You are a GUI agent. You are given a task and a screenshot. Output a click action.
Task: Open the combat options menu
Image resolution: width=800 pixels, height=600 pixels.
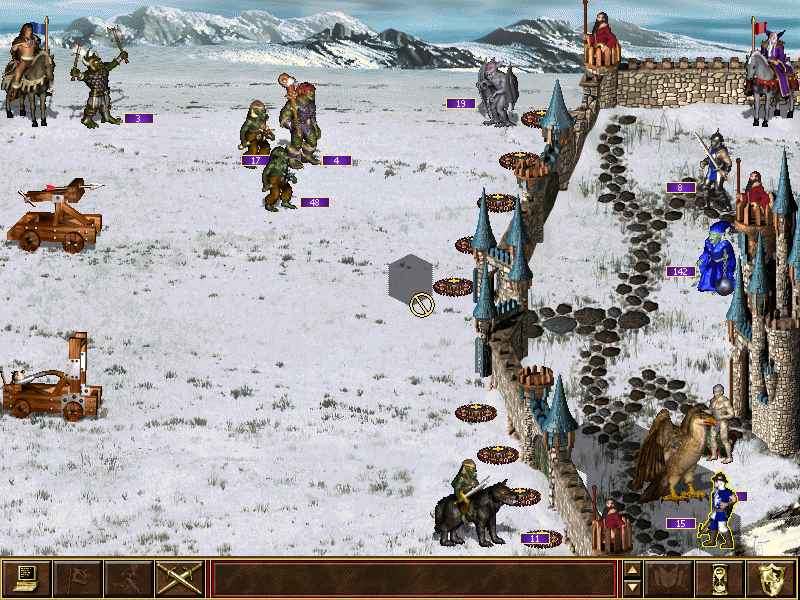point(27,578)
